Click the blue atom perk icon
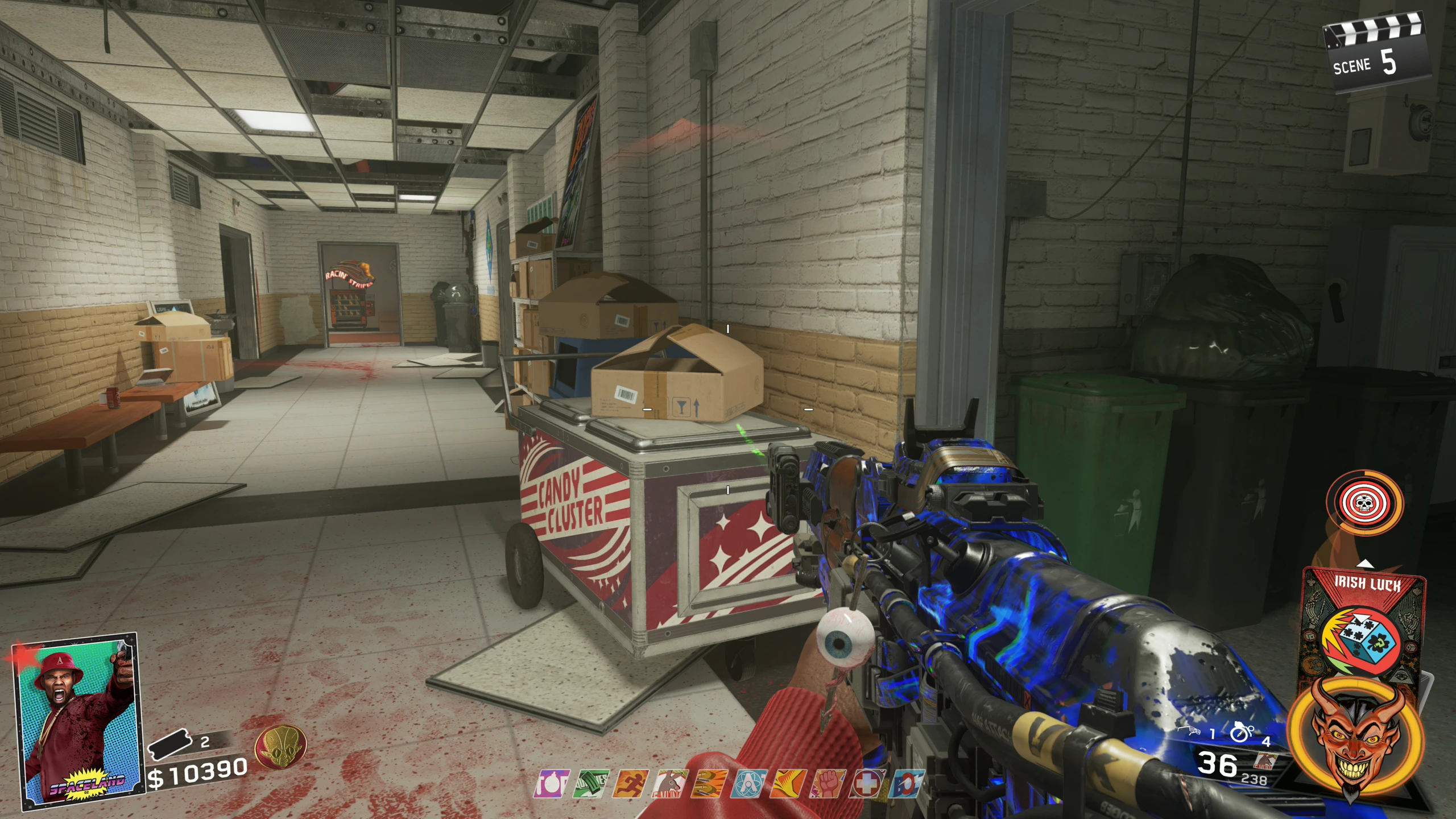This screenshot has height=819, width=1456. [750, 784]
